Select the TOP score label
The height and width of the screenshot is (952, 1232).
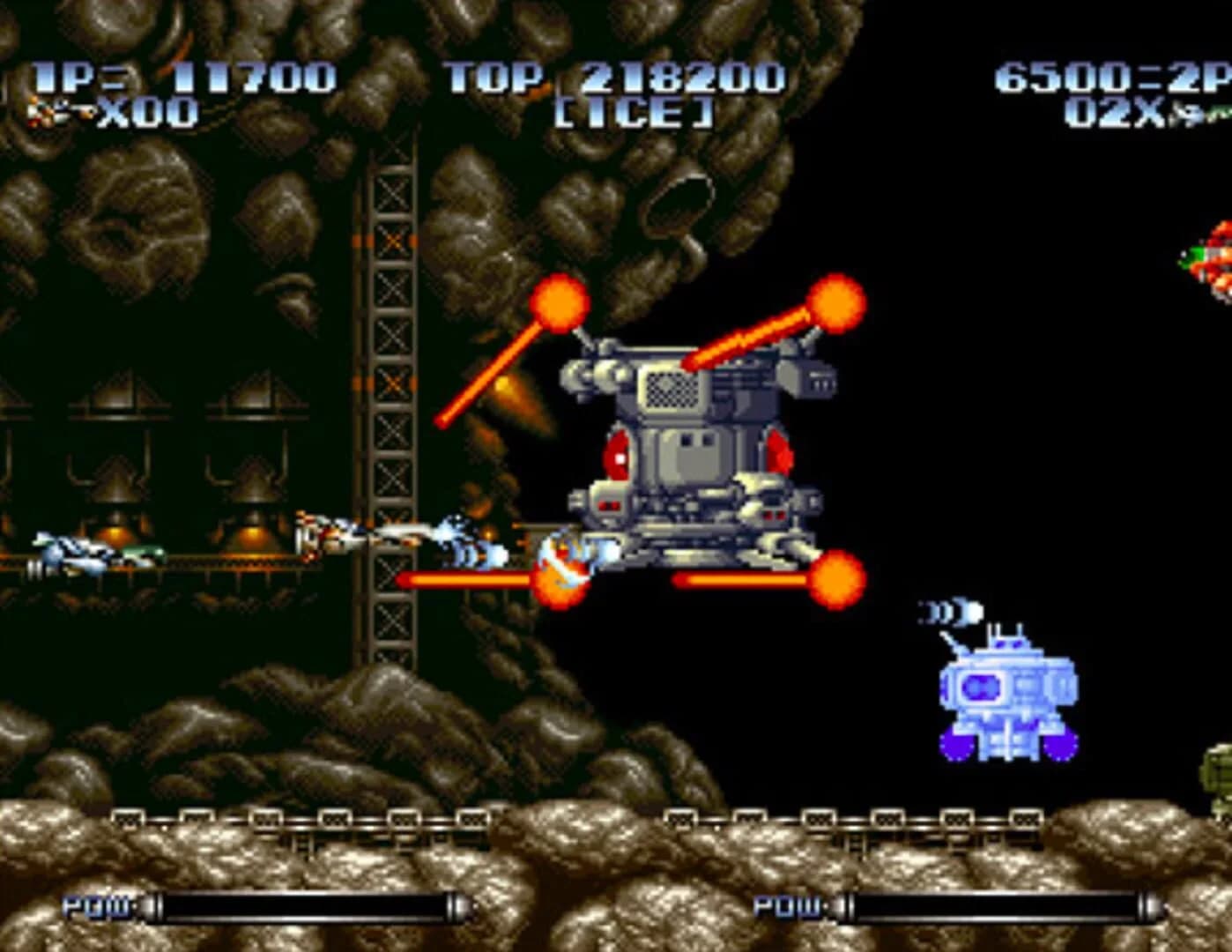pos(494,77)
